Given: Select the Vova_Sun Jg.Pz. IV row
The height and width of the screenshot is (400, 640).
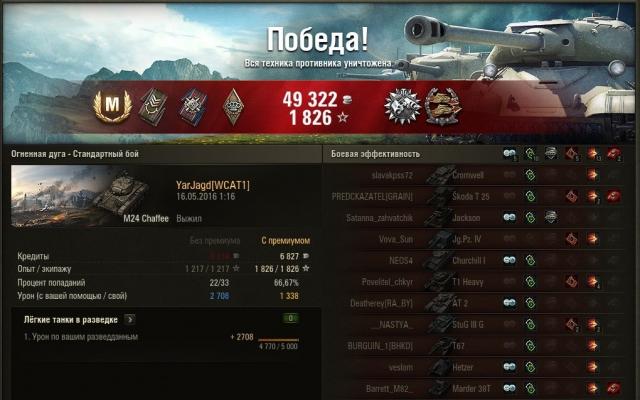Looking at the screenshot, I should tap(478, 239).
